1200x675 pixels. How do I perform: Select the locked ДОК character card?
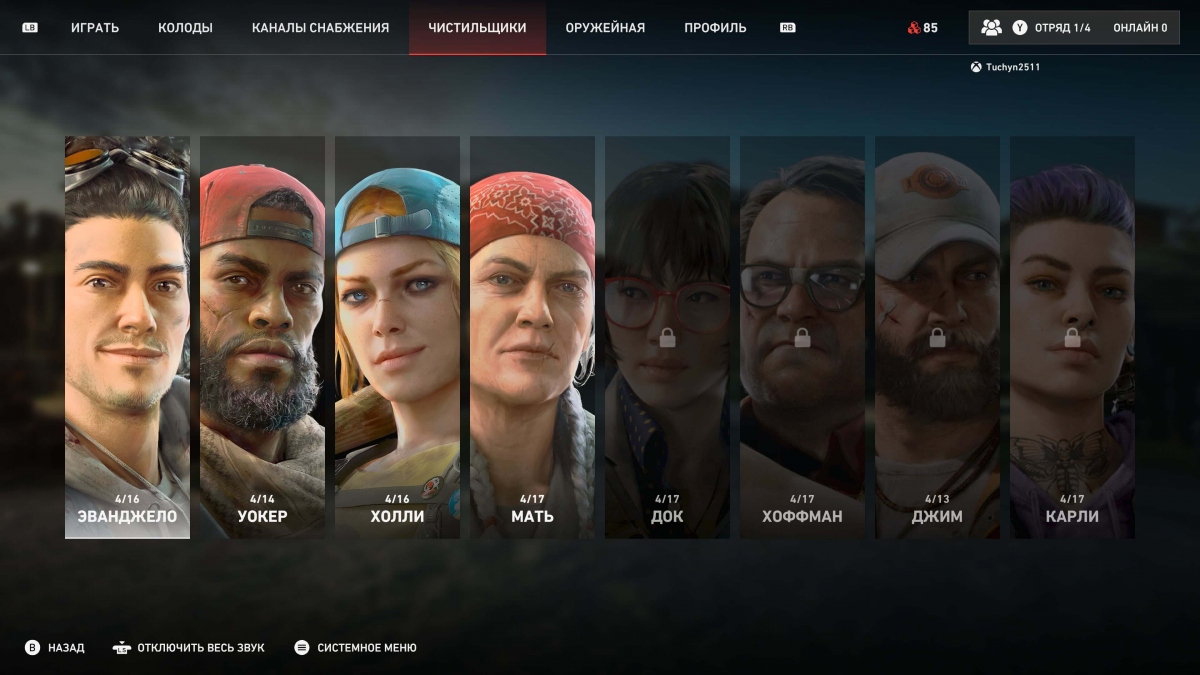[667, 337]
